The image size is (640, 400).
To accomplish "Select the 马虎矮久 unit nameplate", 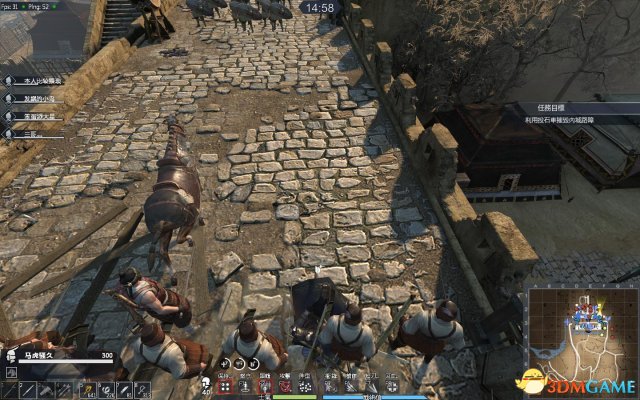I will pos(62,354).
